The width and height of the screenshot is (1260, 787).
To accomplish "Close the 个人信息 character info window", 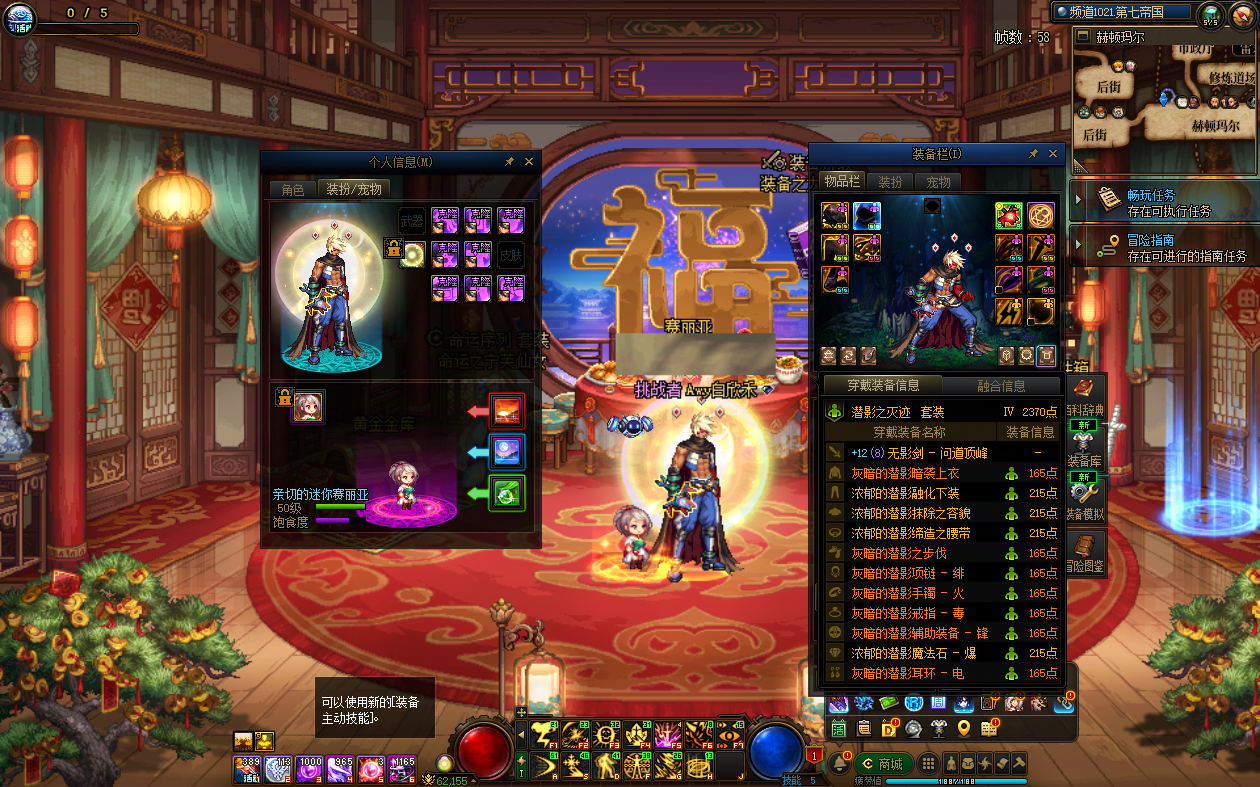I will 529,162.
